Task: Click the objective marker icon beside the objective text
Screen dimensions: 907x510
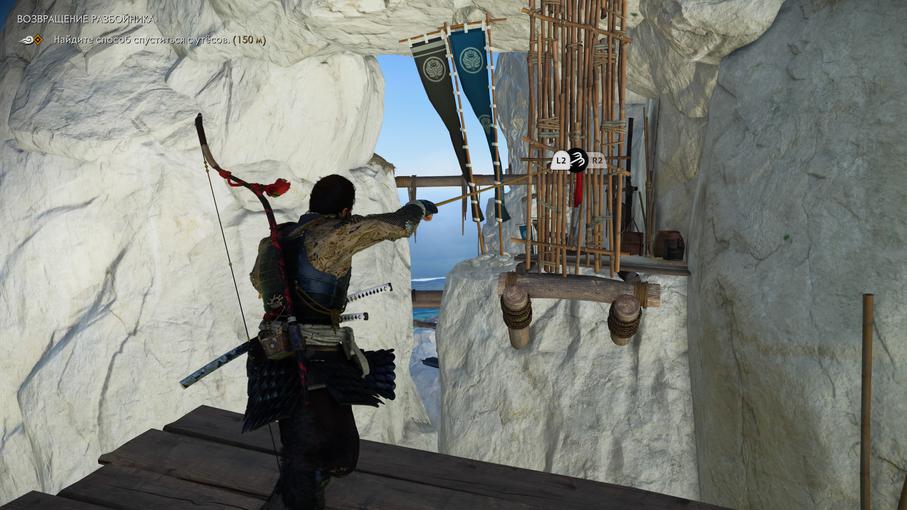Action: (x=34, y=40)
